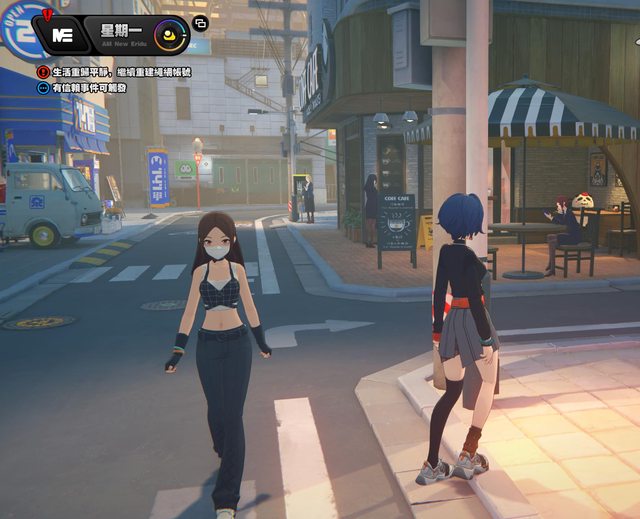Open the main menu ME badge
The image size is (640, 519).
pyautogui.click(x=62, y=34)
